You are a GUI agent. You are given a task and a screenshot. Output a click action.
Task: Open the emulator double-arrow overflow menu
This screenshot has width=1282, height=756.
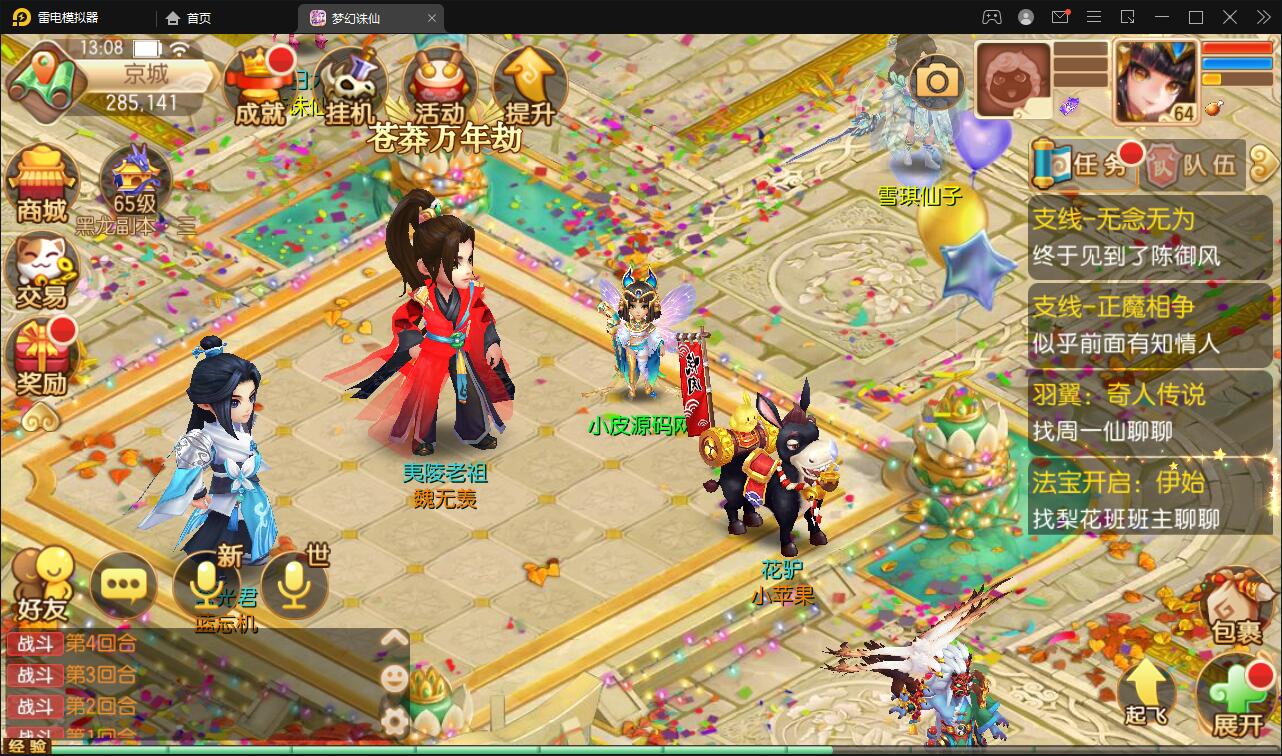click(1262, 17)
